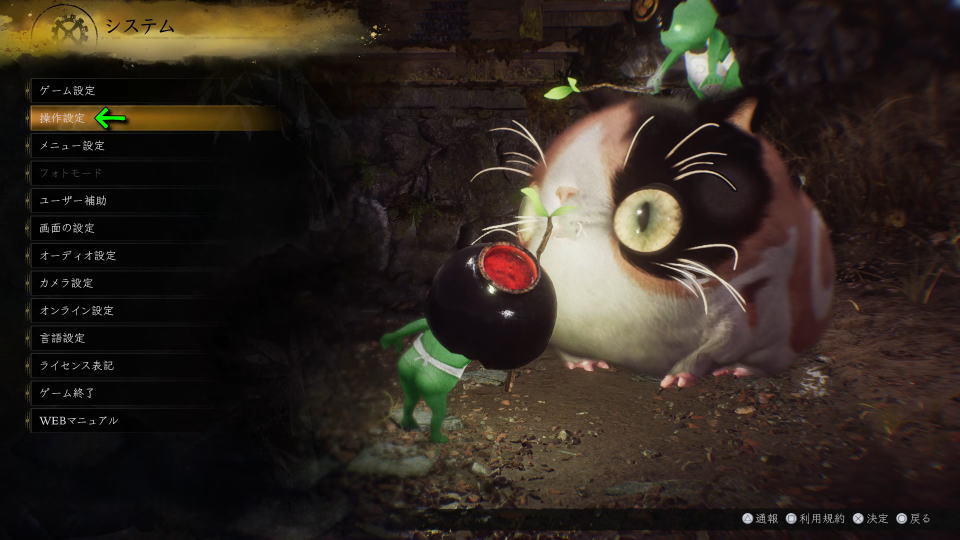Choose the greyed-out フォトモード entry

click(72, 173)
